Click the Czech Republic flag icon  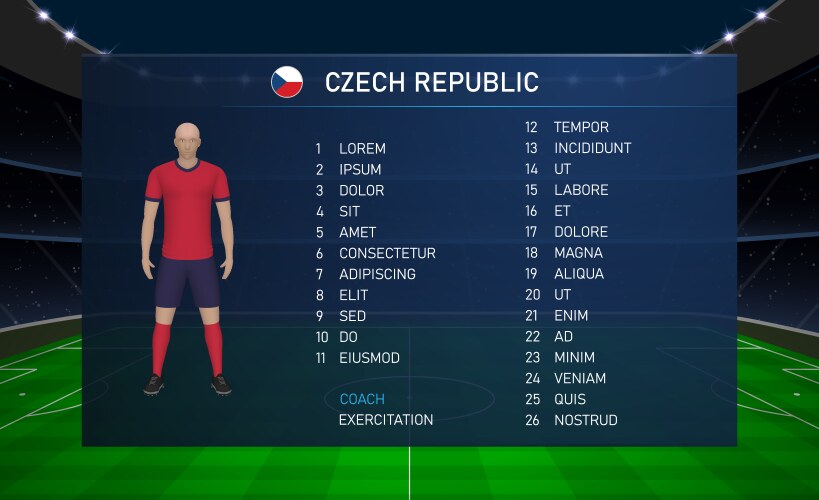coord(287,82)
